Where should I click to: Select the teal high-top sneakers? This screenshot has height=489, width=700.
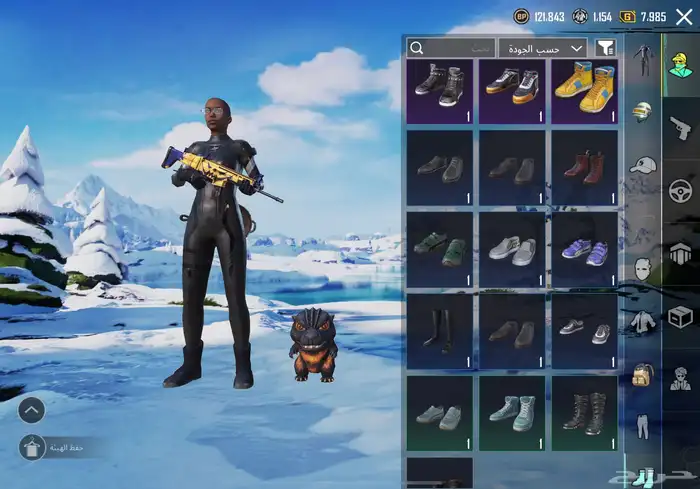point(512,412)
